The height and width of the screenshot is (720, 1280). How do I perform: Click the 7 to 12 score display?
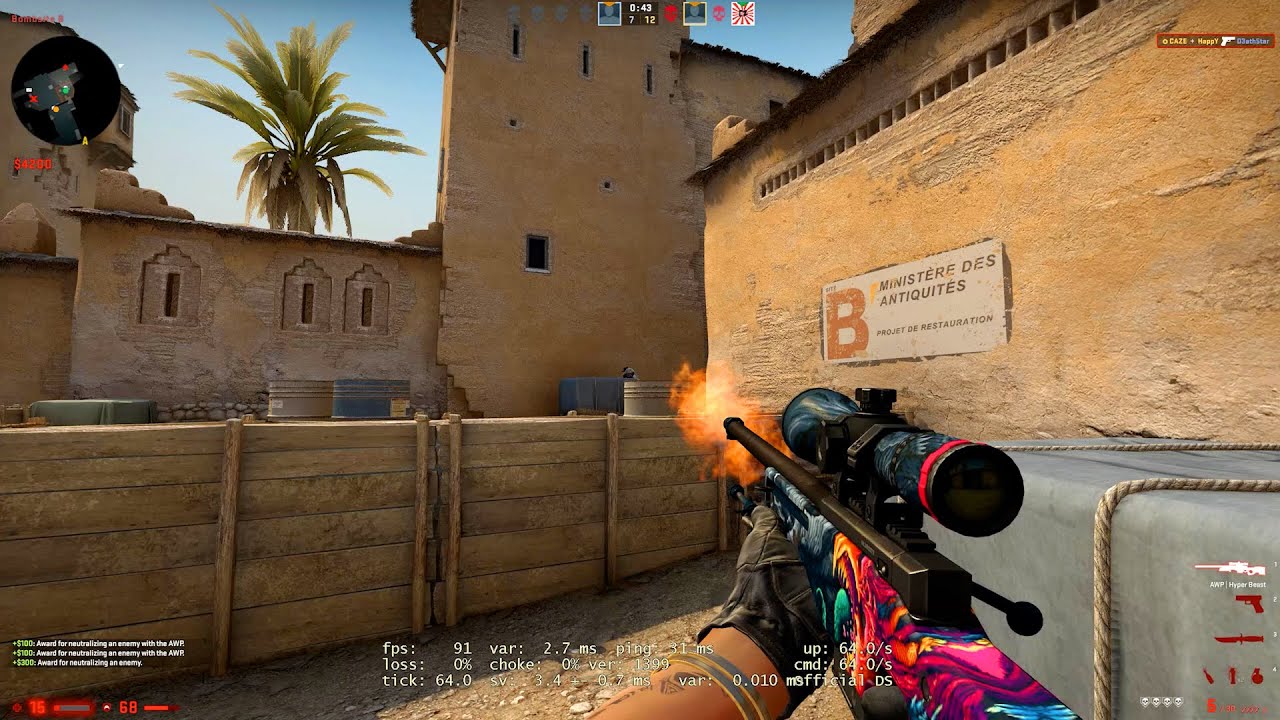tap(640, 19)
